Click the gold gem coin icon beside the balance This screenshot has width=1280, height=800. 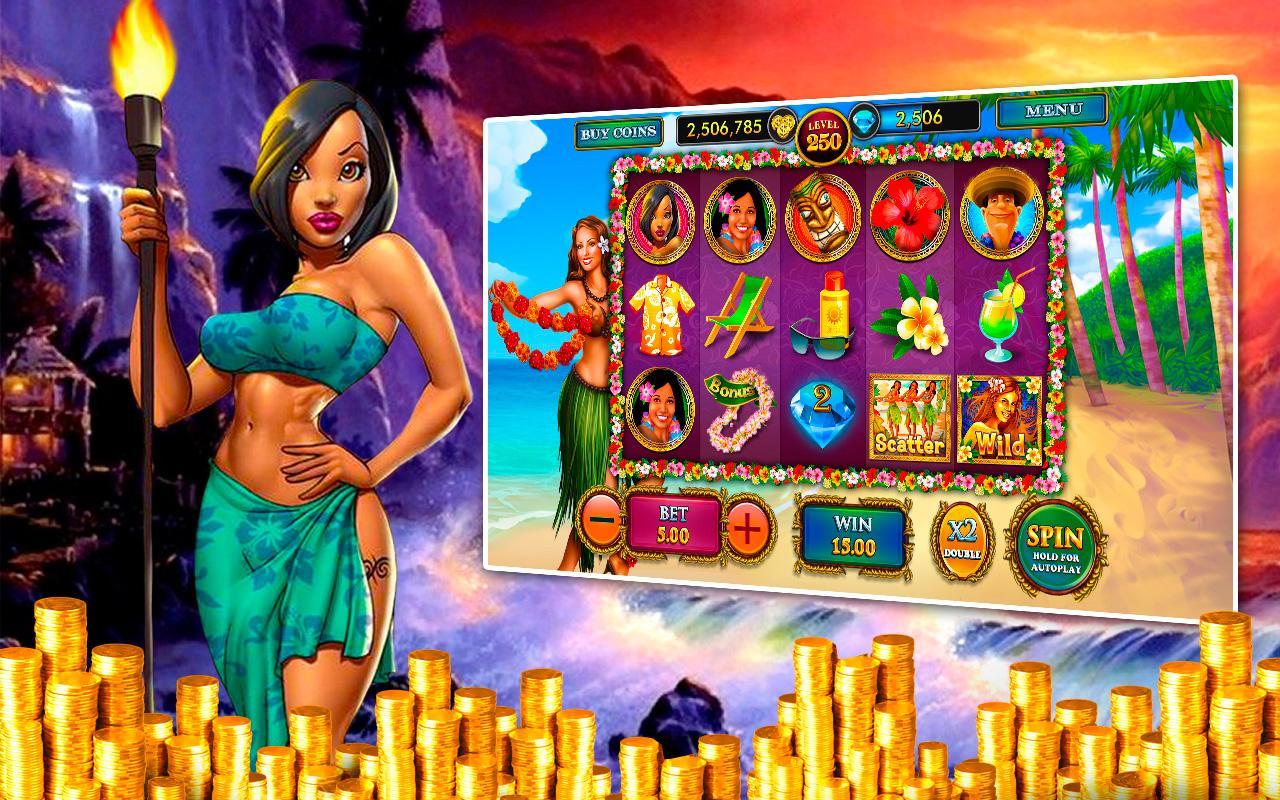point(783,125)
